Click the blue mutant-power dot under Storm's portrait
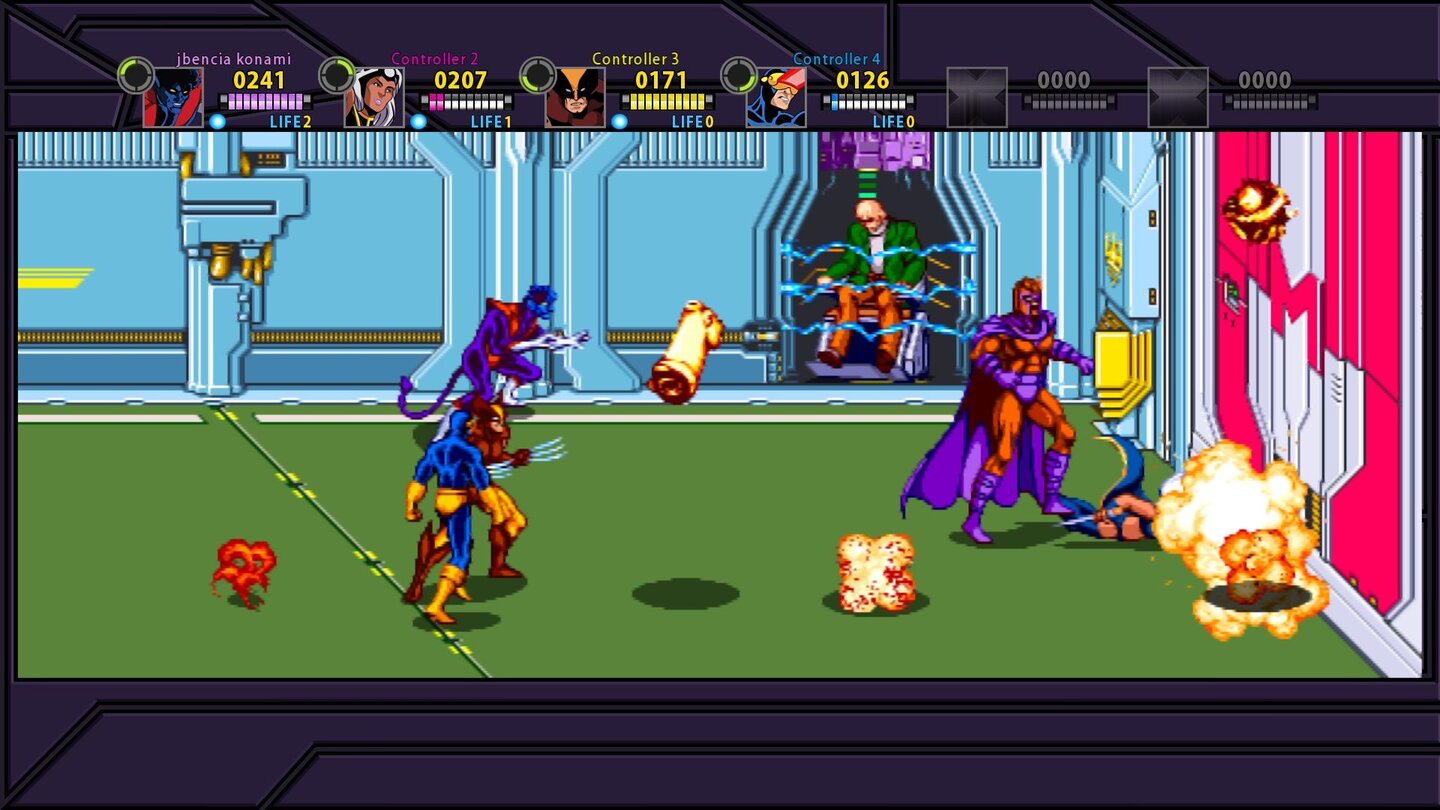Viewport: 1440px width, 810px height. pyautogui.click(x=418, y=122)
